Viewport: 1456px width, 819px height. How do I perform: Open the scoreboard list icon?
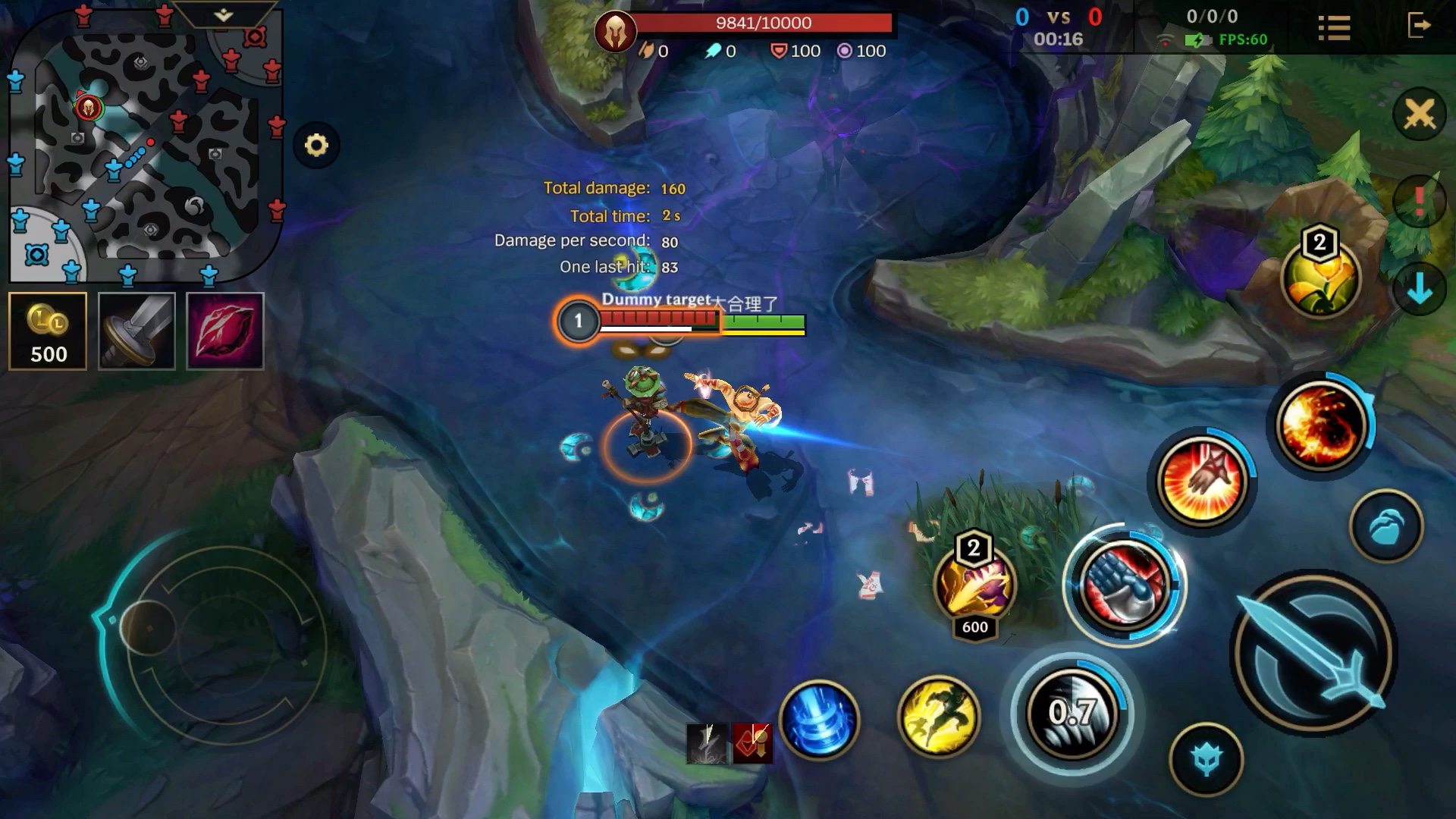(1334, 28)
